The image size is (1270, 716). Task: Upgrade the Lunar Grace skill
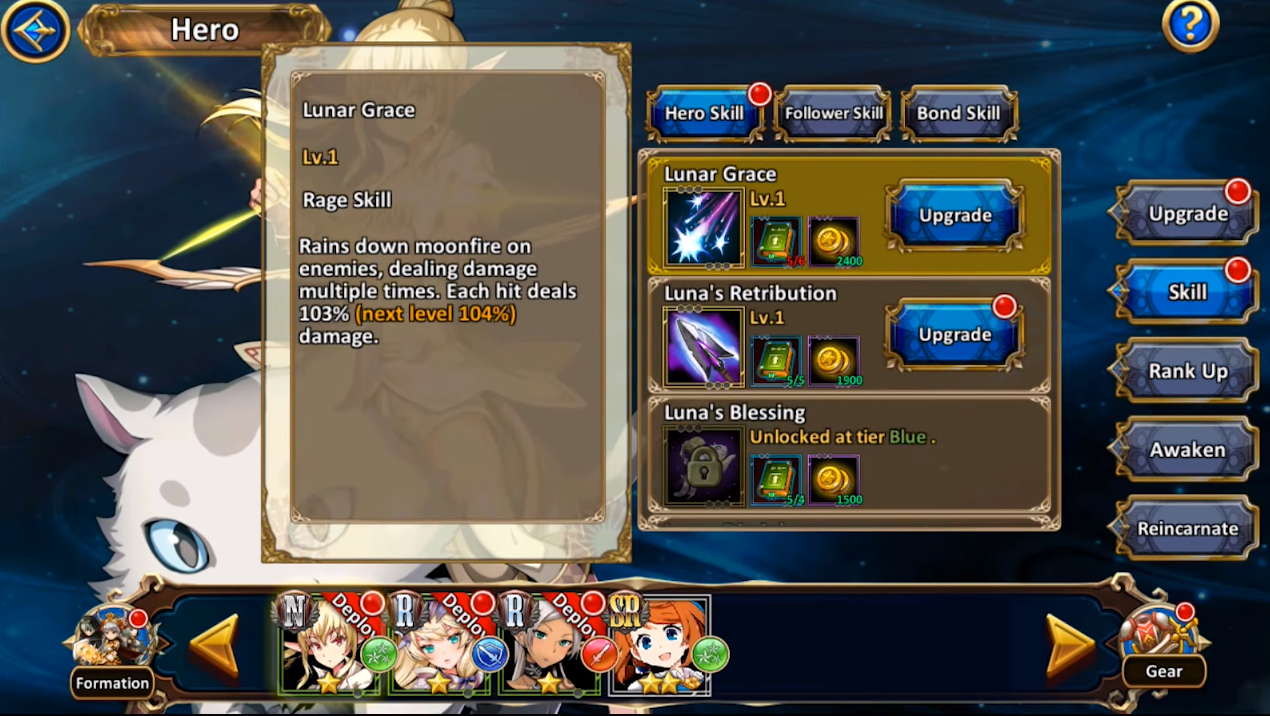click(x=955, y=215)
